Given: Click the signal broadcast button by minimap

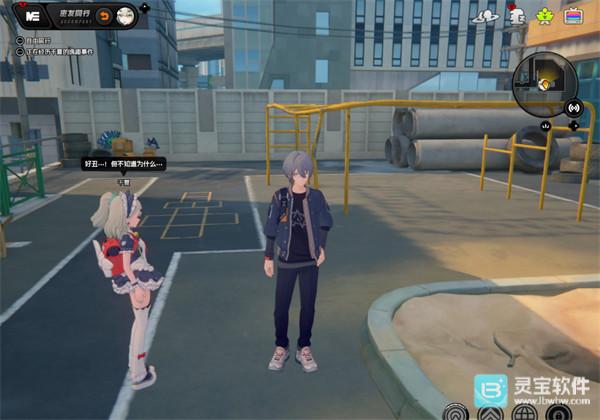Looking at the screenshot, I should pyautogui.click(x=574, y=107).
